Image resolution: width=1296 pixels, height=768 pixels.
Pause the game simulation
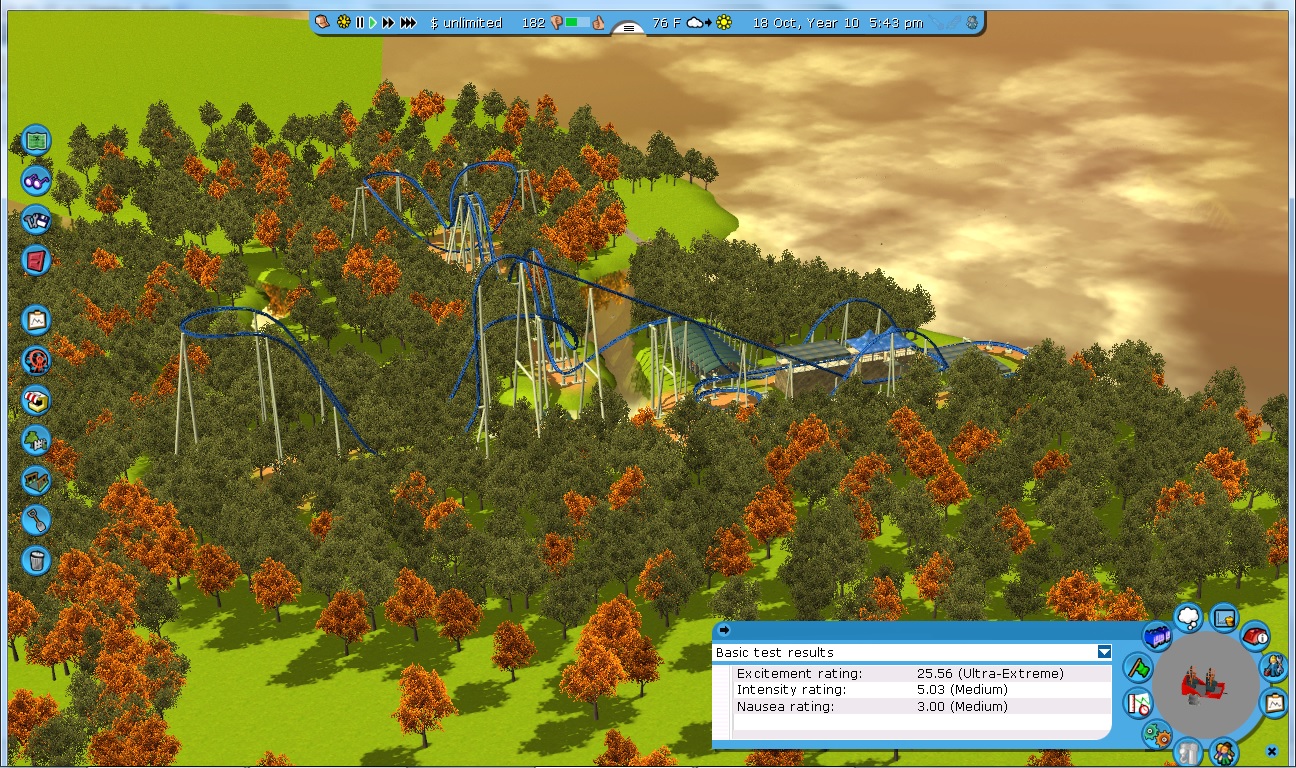[360, 22]
